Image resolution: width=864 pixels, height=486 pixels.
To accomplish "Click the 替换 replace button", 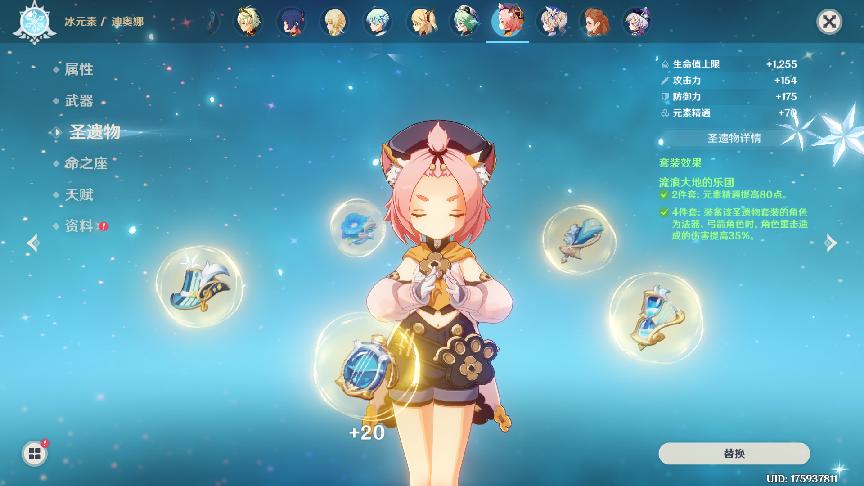I will (734, 453).
